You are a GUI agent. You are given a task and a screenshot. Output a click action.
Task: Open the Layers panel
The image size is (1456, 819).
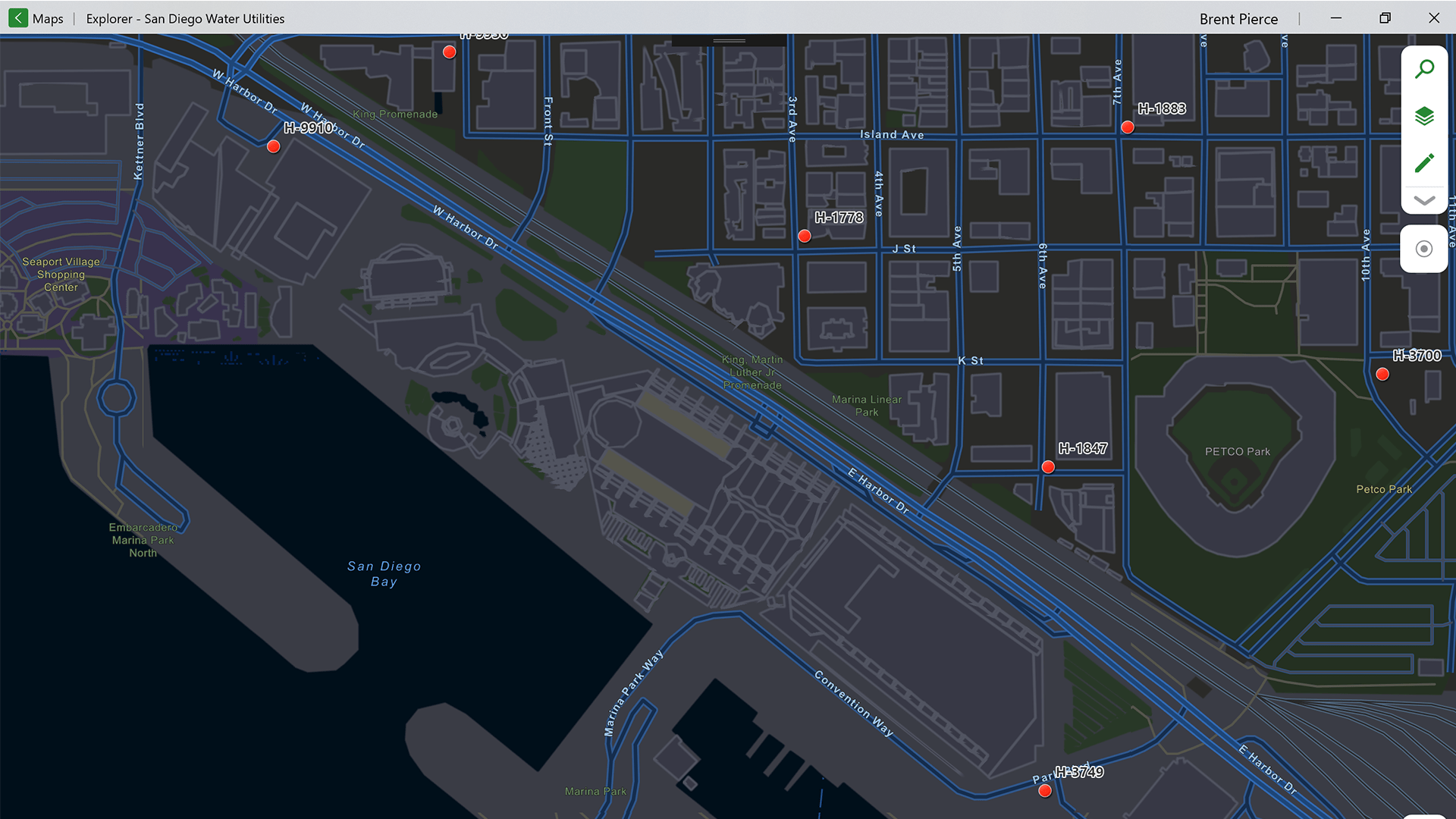(x=1425, y=115)
